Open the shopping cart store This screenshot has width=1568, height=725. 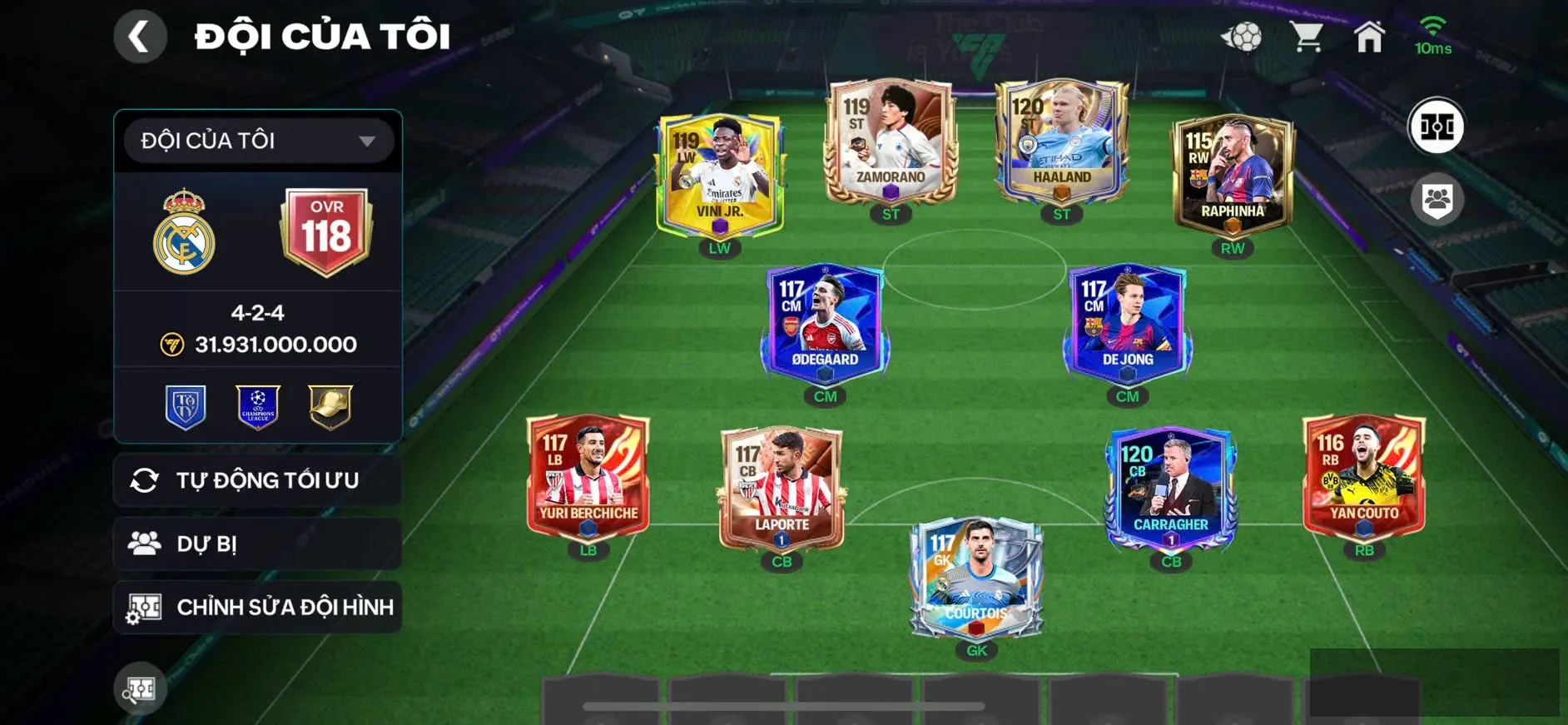1307,37
